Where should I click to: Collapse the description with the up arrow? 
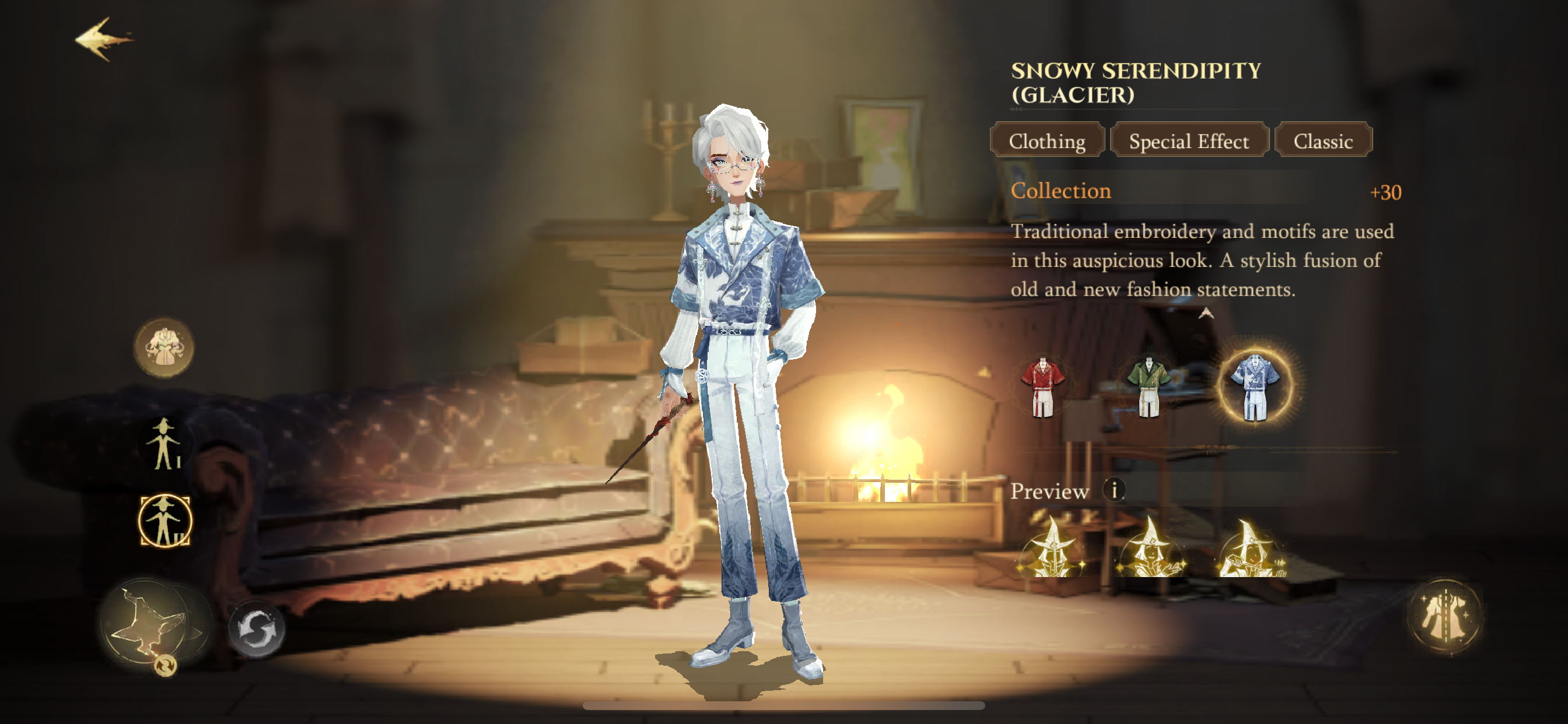(x=1206, y=314)
